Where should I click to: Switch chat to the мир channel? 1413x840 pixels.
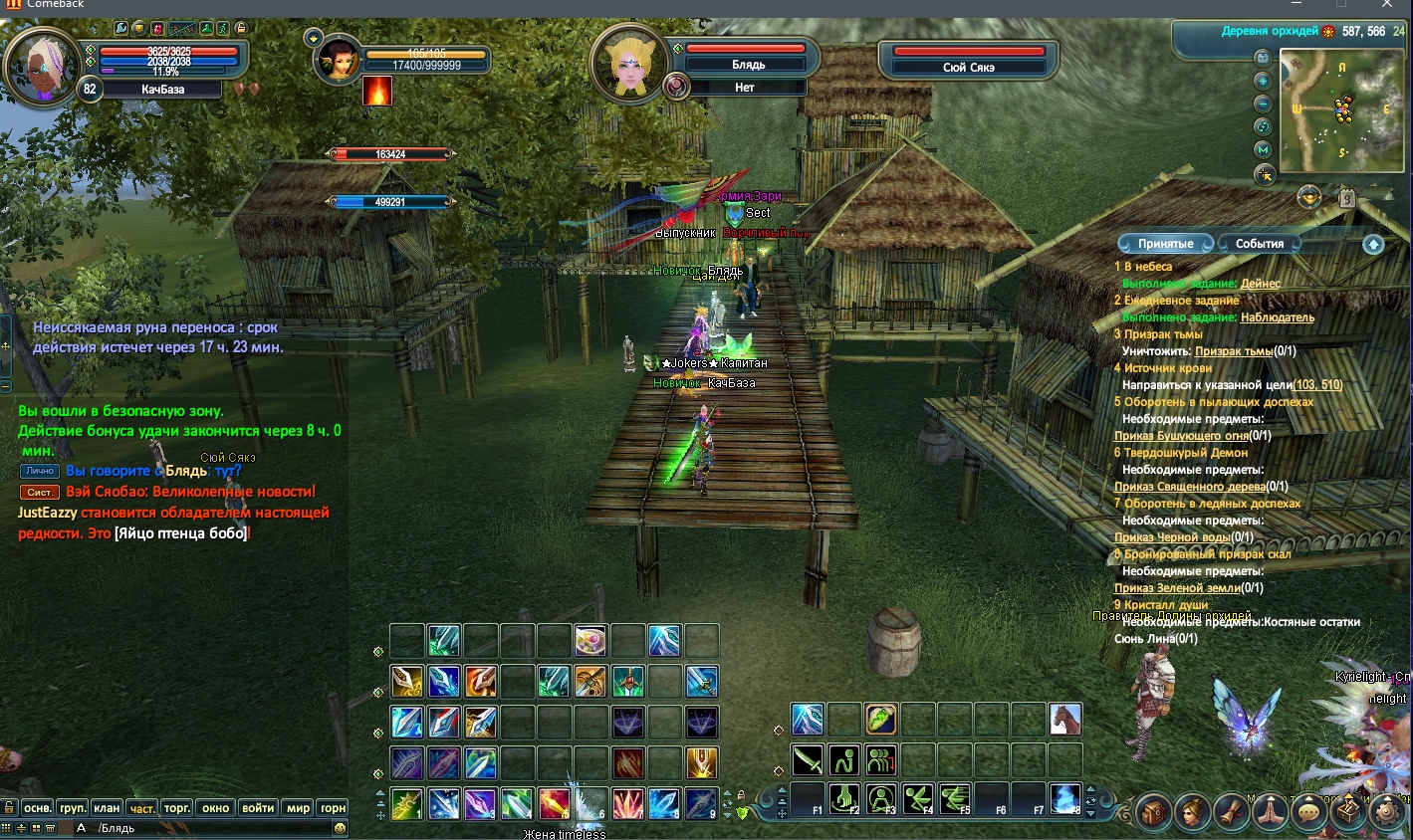tap(299, 808)
